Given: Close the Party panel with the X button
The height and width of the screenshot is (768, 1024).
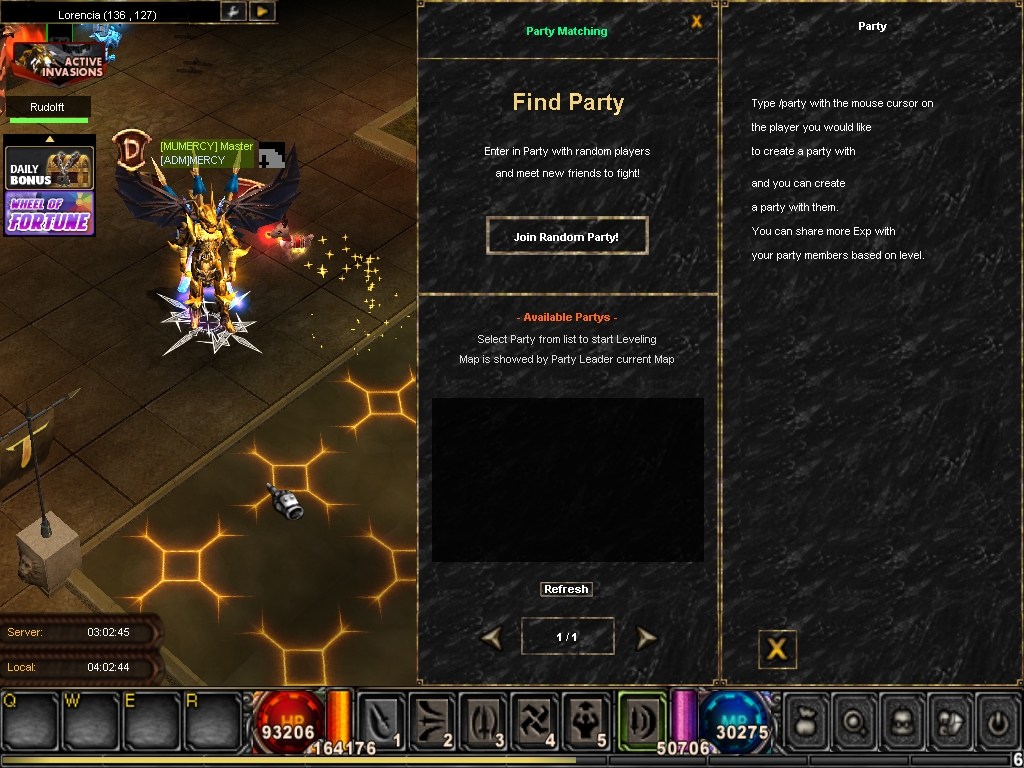Looking at the screenshot, I should click(x=776, y=649).
